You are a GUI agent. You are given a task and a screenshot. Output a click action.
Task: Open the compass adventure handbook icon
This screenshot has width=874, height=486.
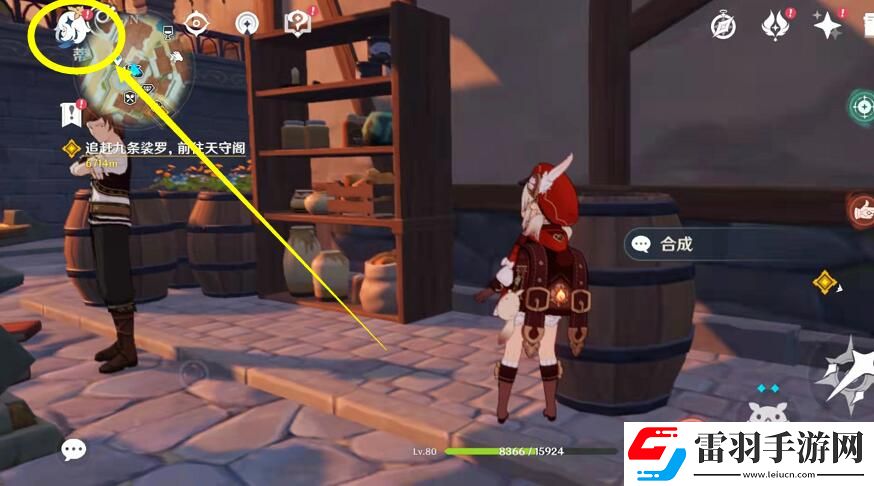click(723, 26)
